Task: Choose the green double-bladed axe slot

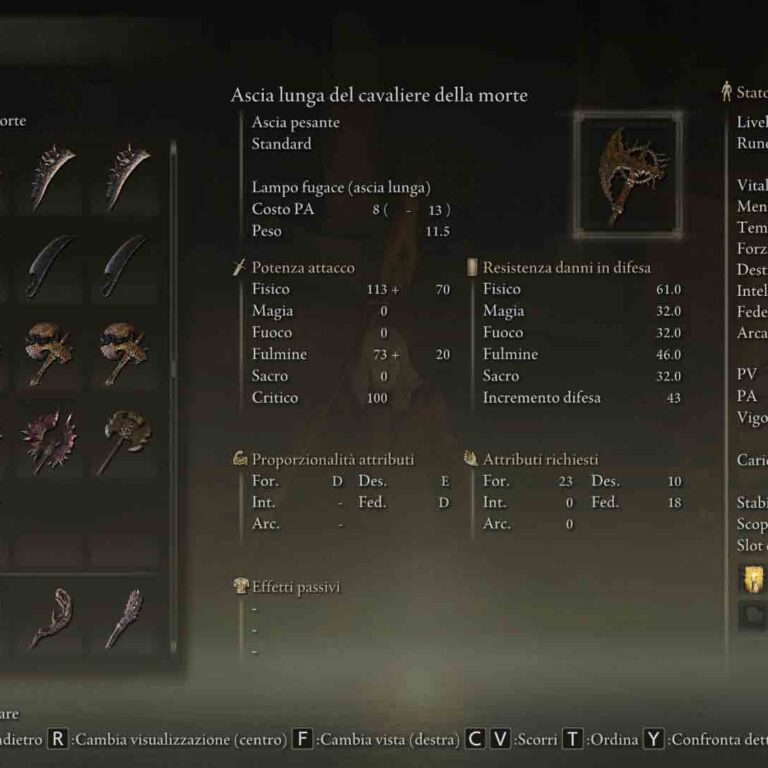Action: coord(126,441)
